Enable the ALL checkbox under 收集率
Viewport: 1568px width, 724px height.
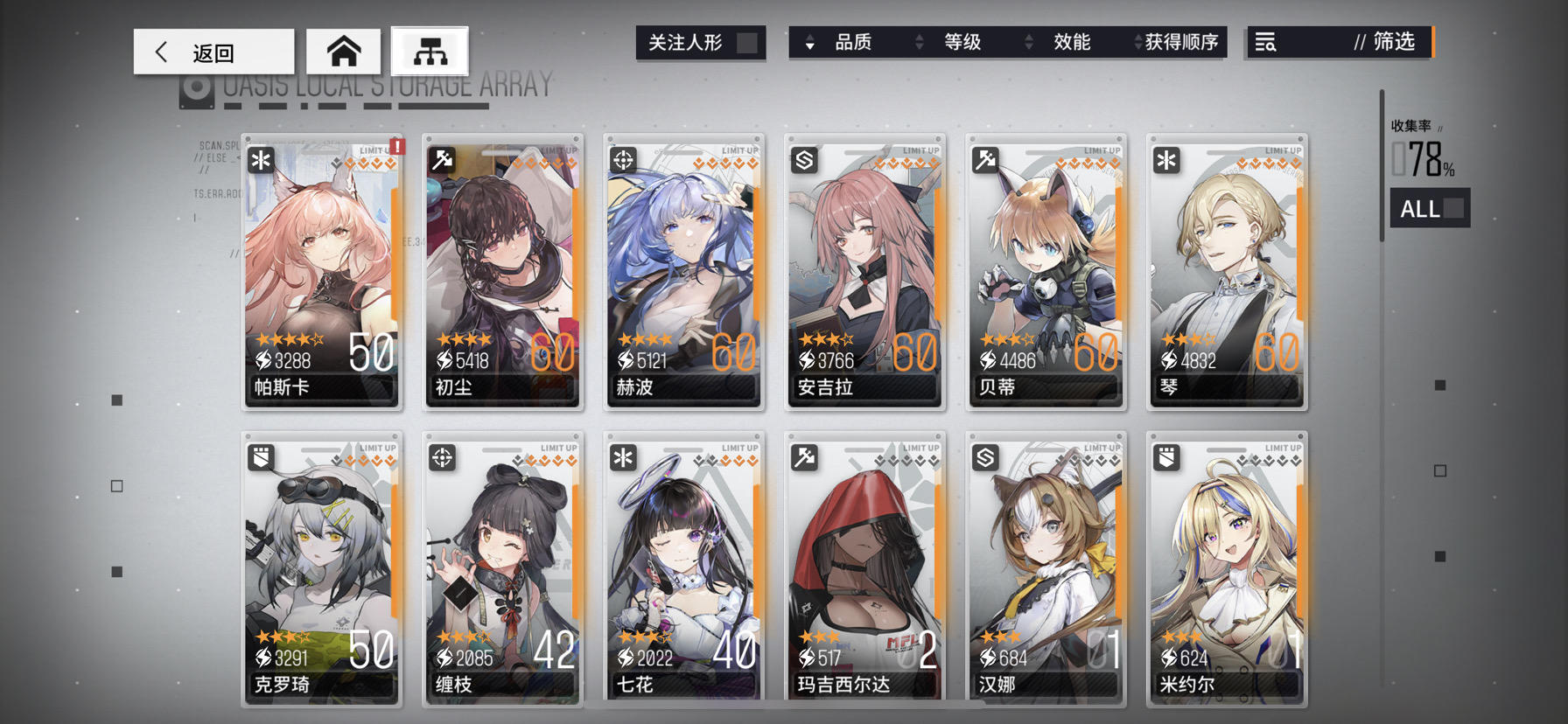(x=1452, y=208)
